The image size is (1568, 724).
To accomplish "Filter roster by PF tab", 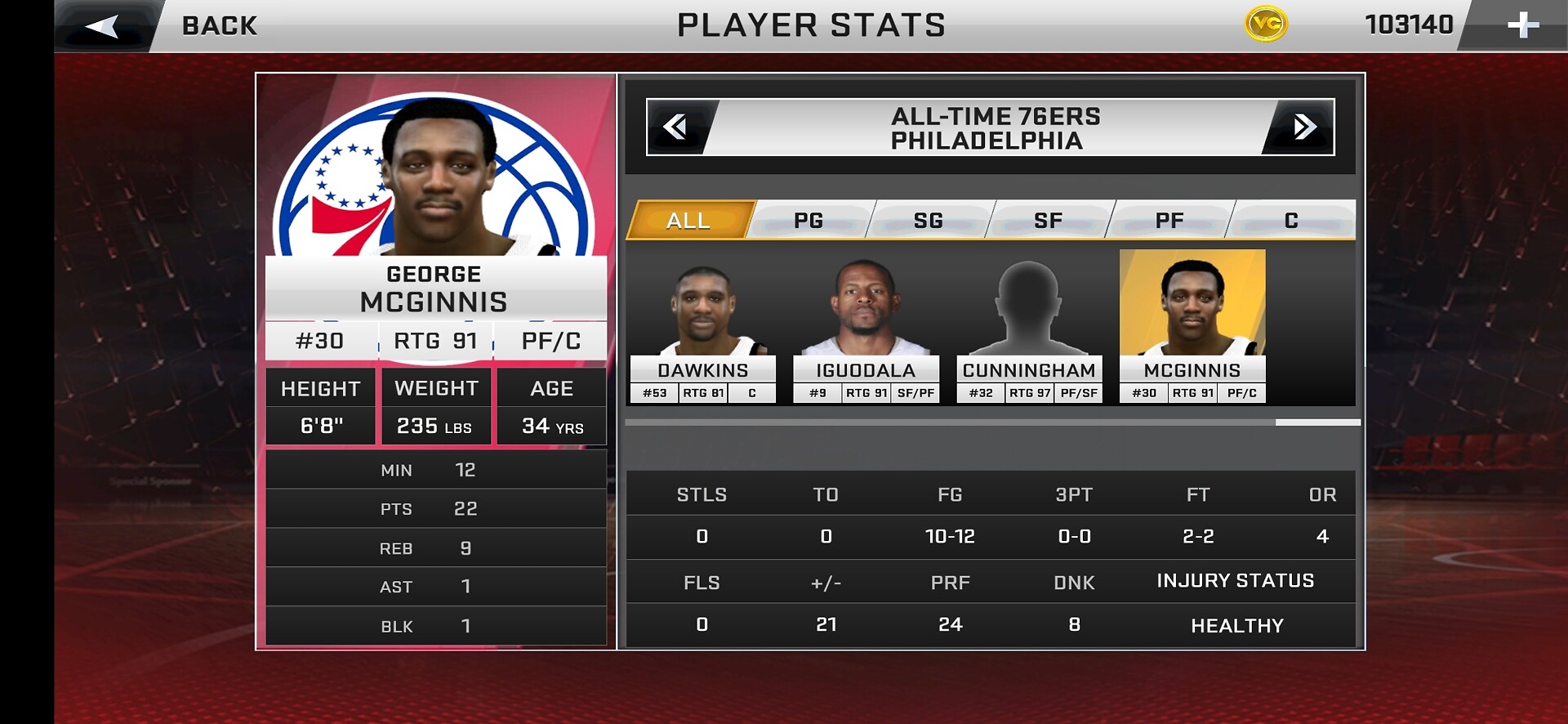I will point(1169,221).
